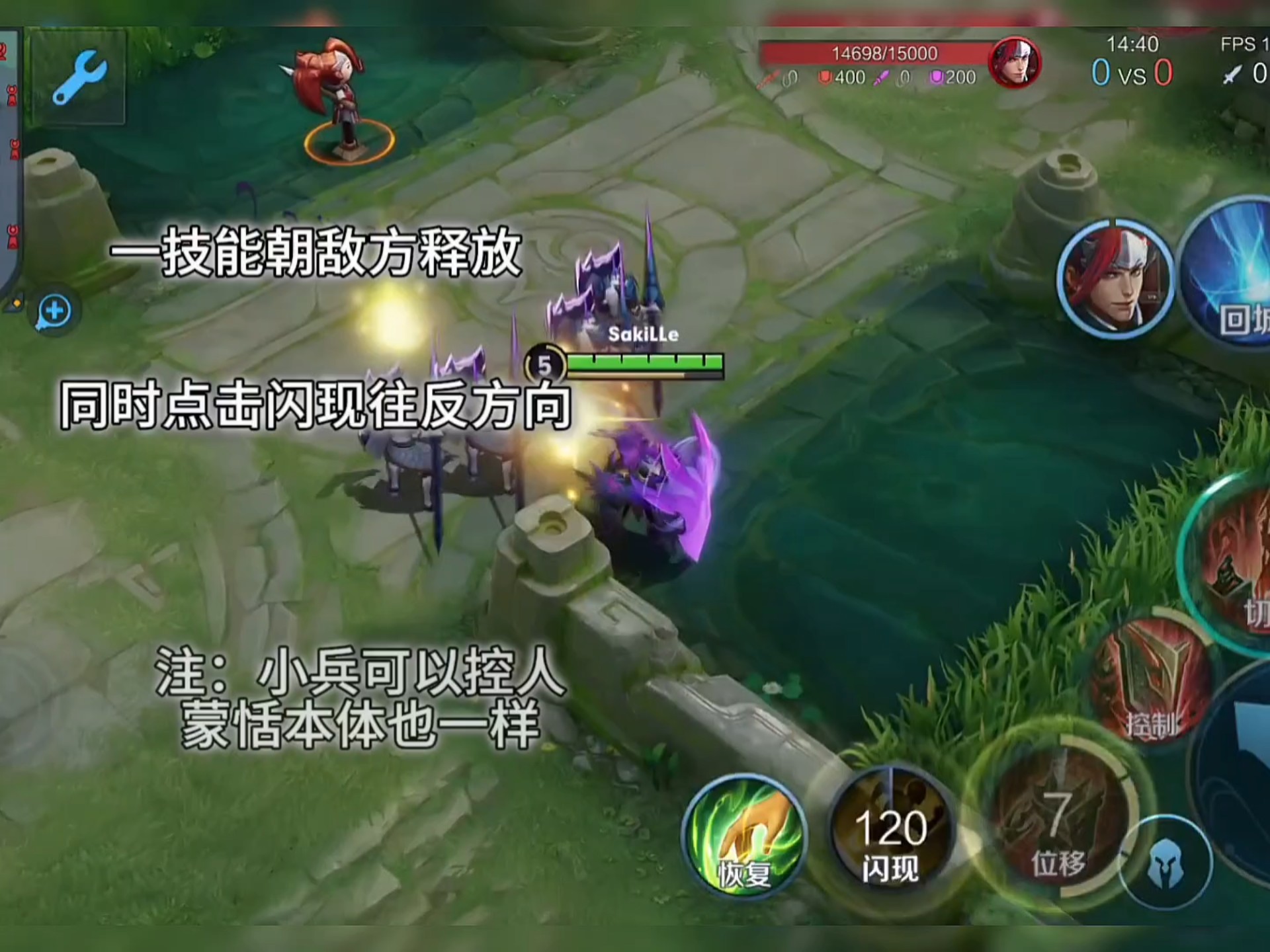Toggle minimap zoom via the magnifier icon
The image size is (1270, 952).
tap(56, 312)
